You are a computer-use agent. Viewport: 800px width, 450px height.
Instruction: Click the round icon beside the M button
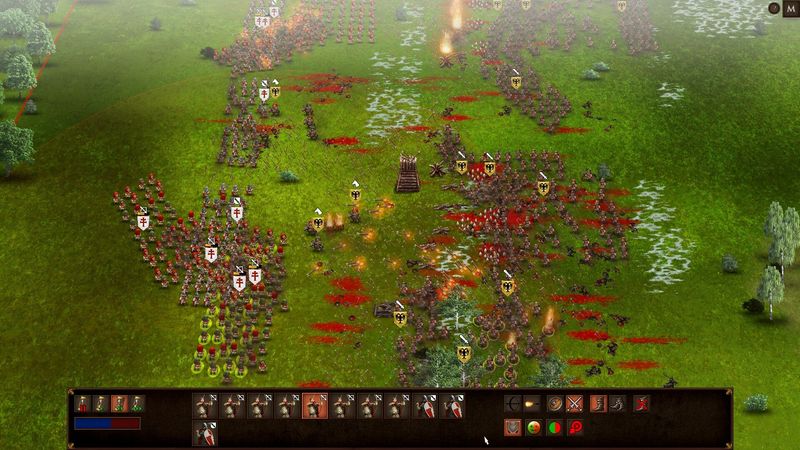[772, 8]
